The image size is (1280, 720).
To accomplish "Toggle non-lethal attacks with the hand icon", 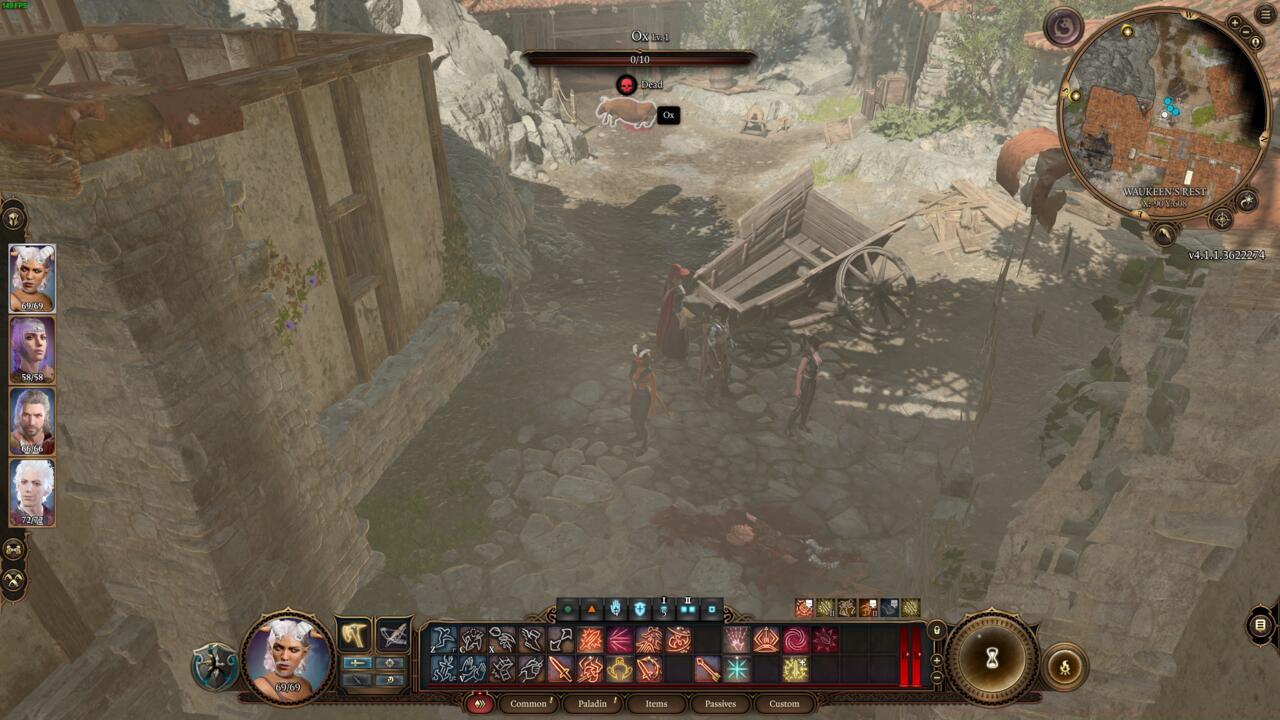I will click(616, 608).
